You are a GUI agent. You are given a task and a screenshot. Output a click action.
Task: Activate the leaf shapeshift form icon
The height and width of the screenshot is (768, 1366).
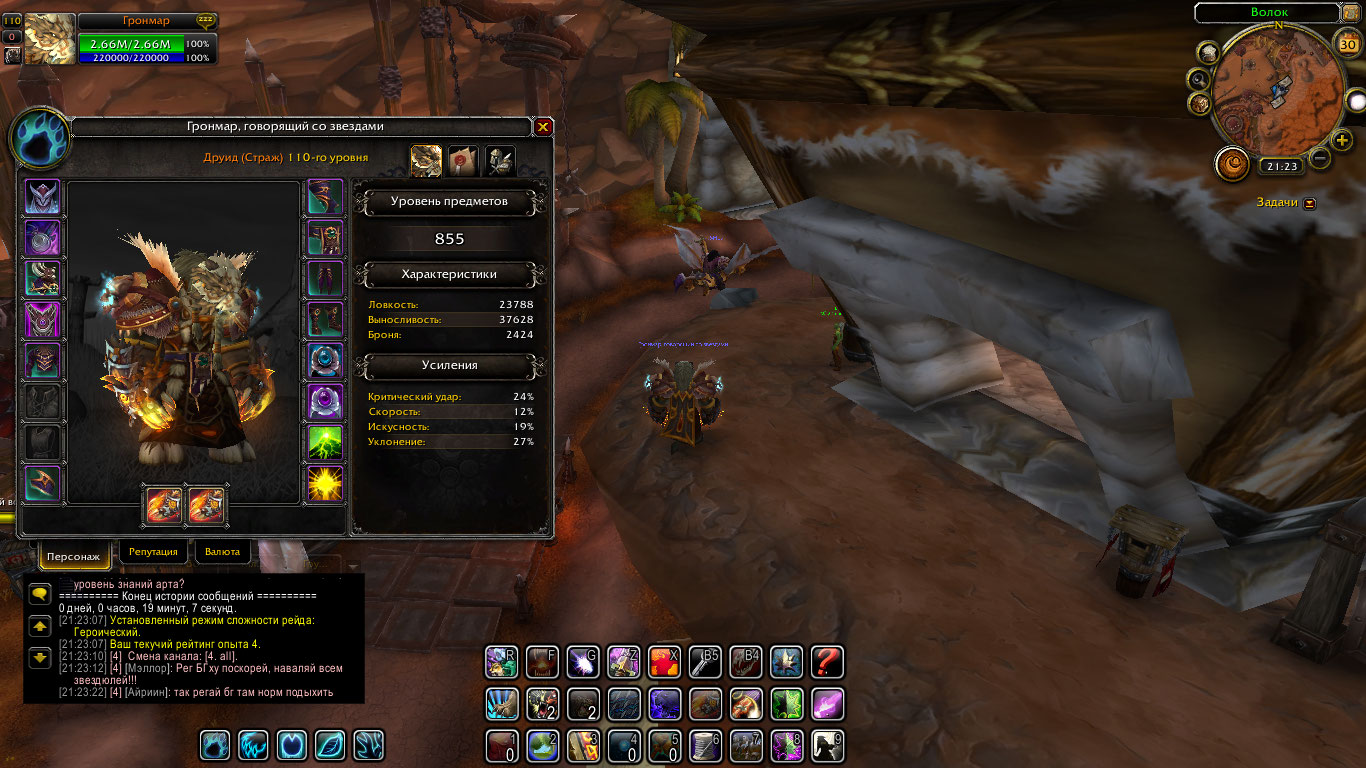click(x=329, y=745)
